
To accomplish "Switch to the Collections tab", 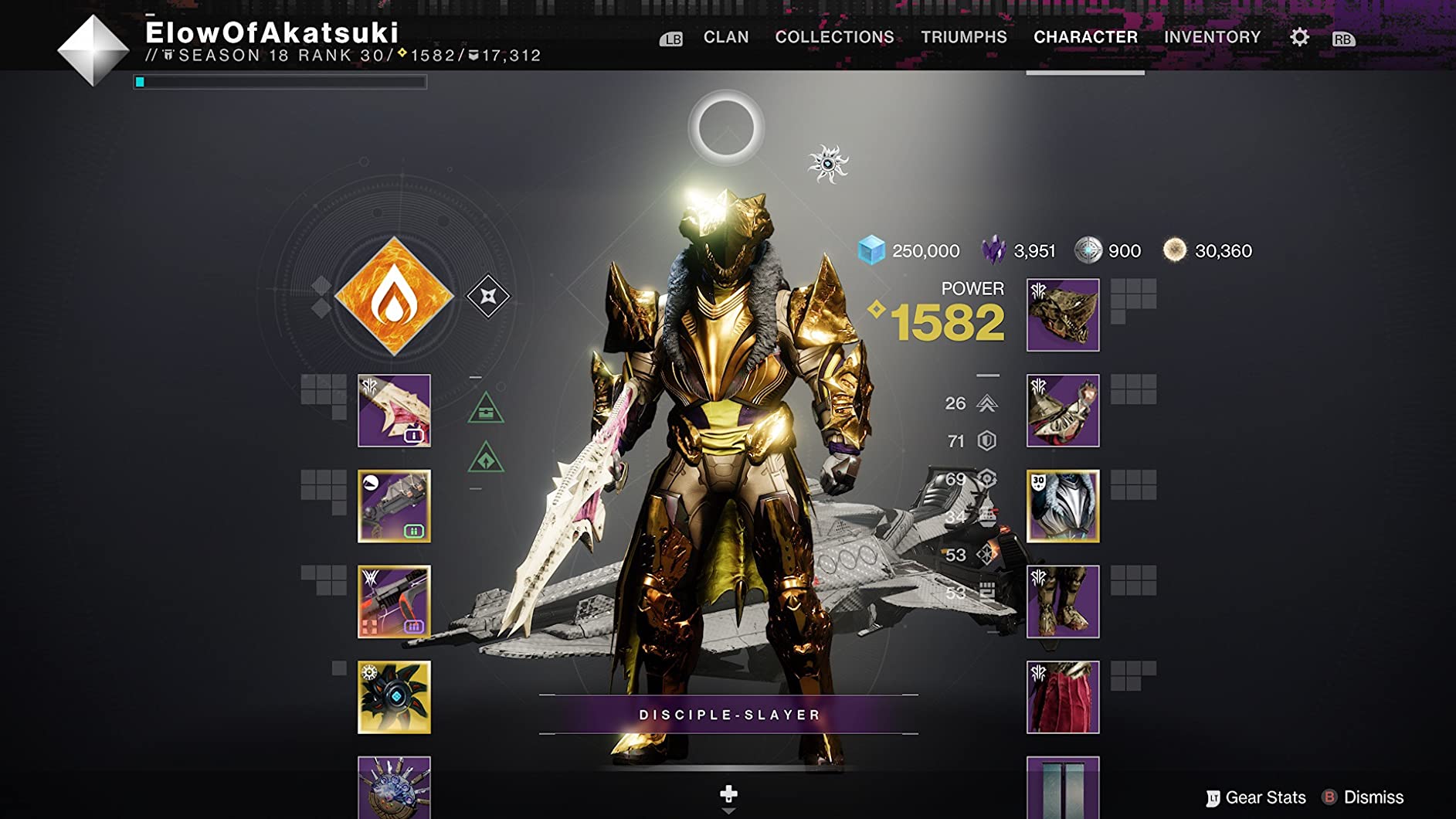I will coord(834,37).
